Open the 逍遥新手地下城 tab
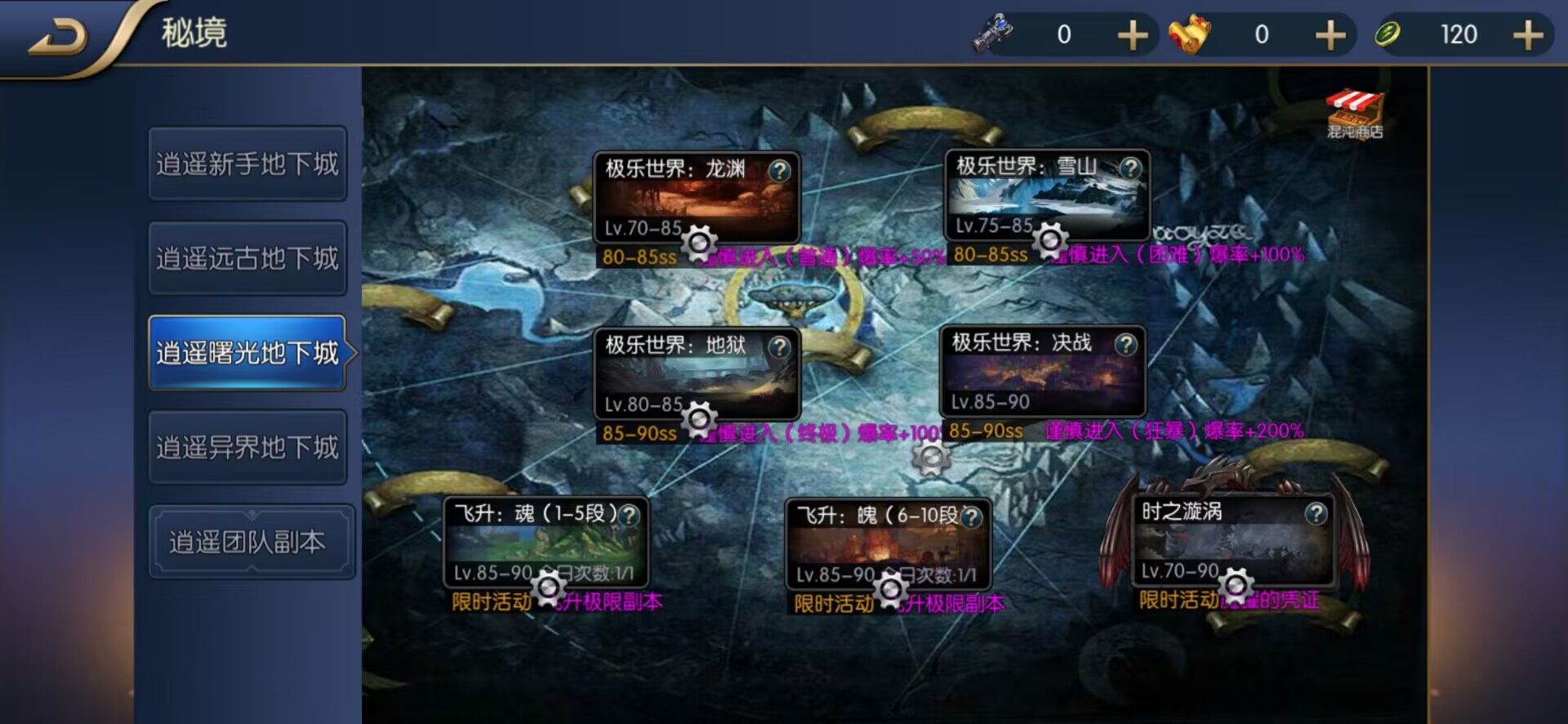The width and height of the screenshot is (1568, 724). pos(247,163)
